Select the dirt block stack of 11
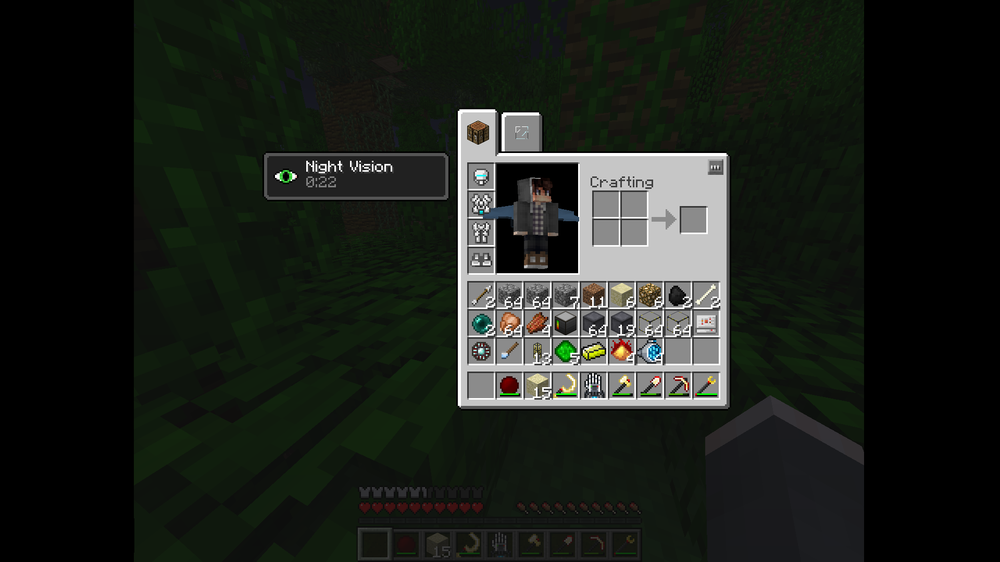 594,295
